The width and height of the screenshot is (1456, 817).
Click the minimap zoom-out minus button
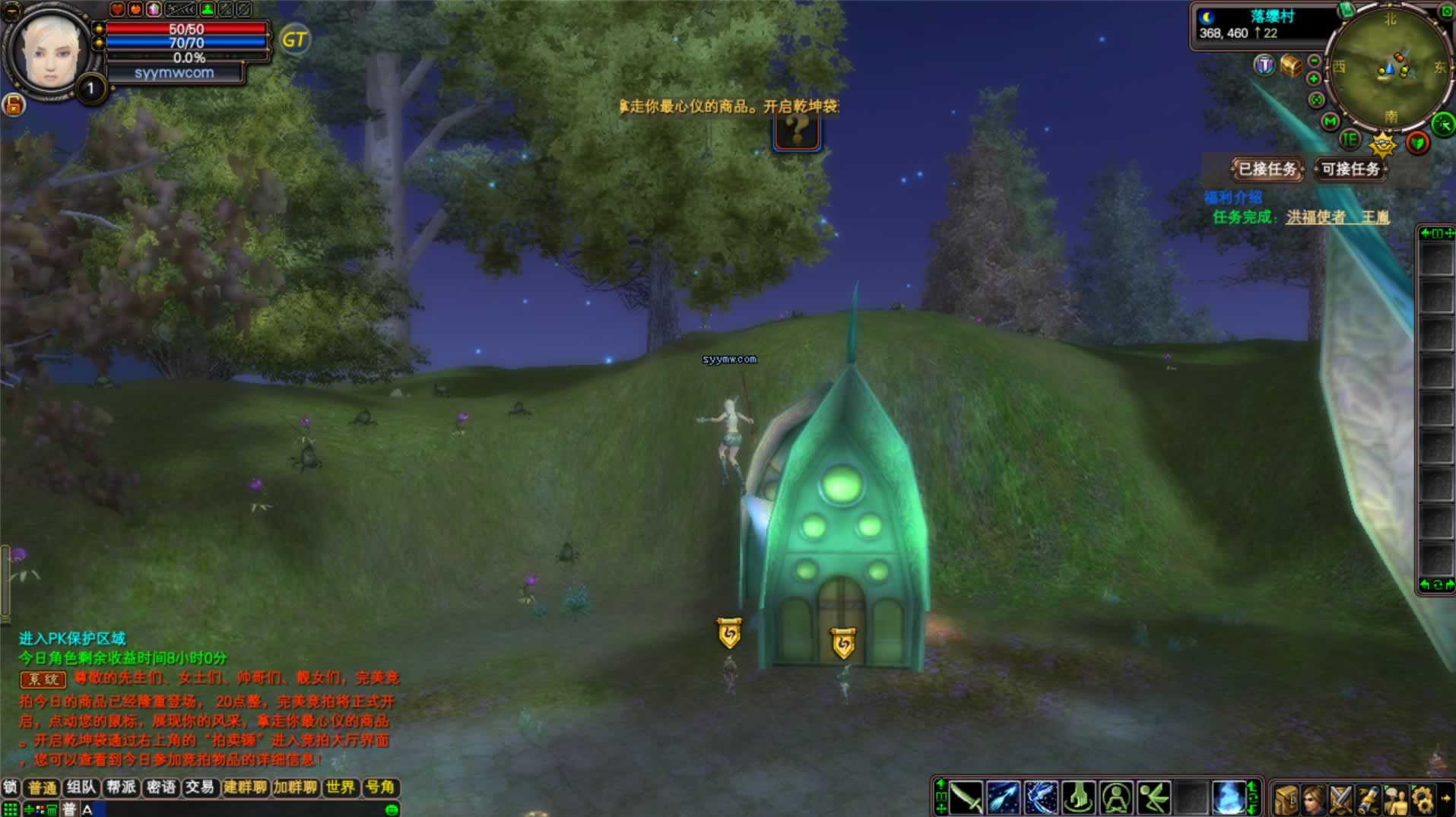pos(1315,61)
